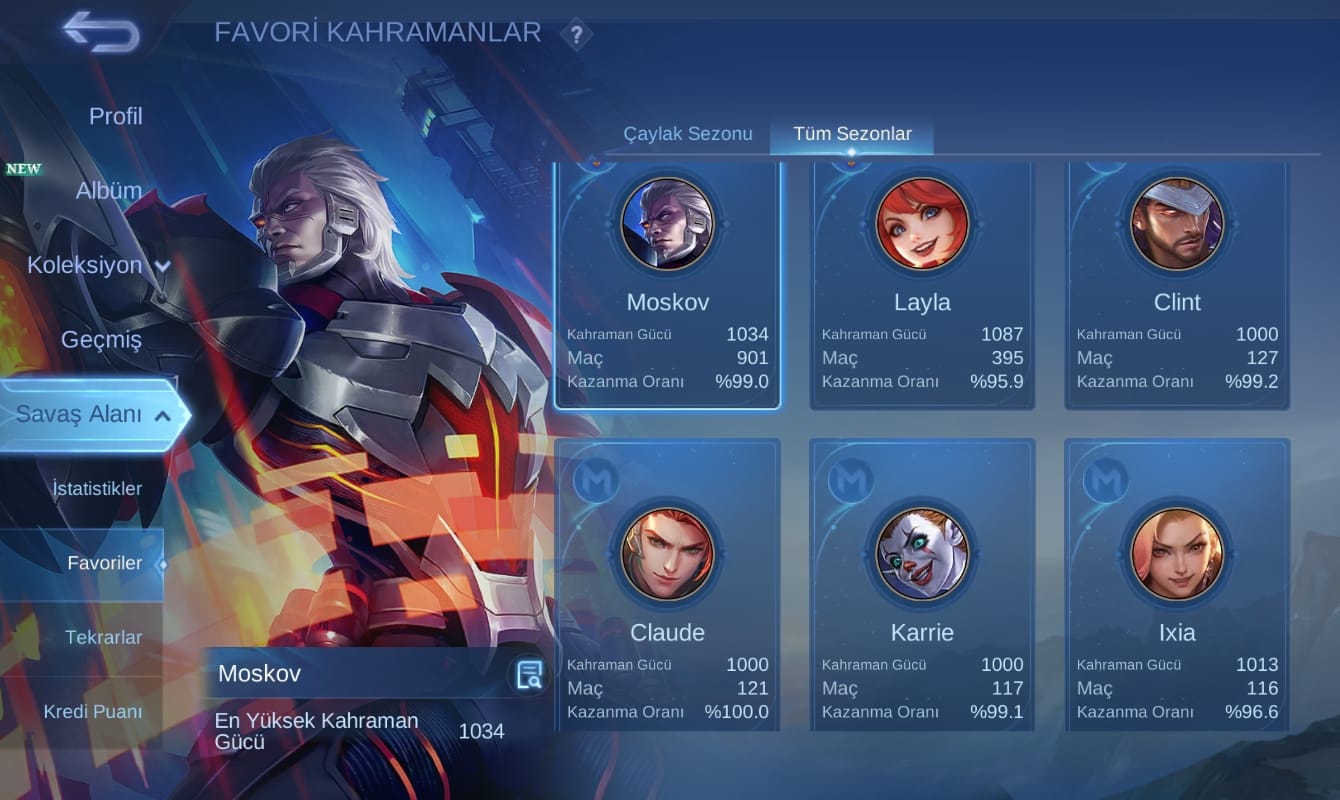This screenshot has width=1340, height=800.
Task: Choose the Ixia hero card
Action: tap(1177, 585)
